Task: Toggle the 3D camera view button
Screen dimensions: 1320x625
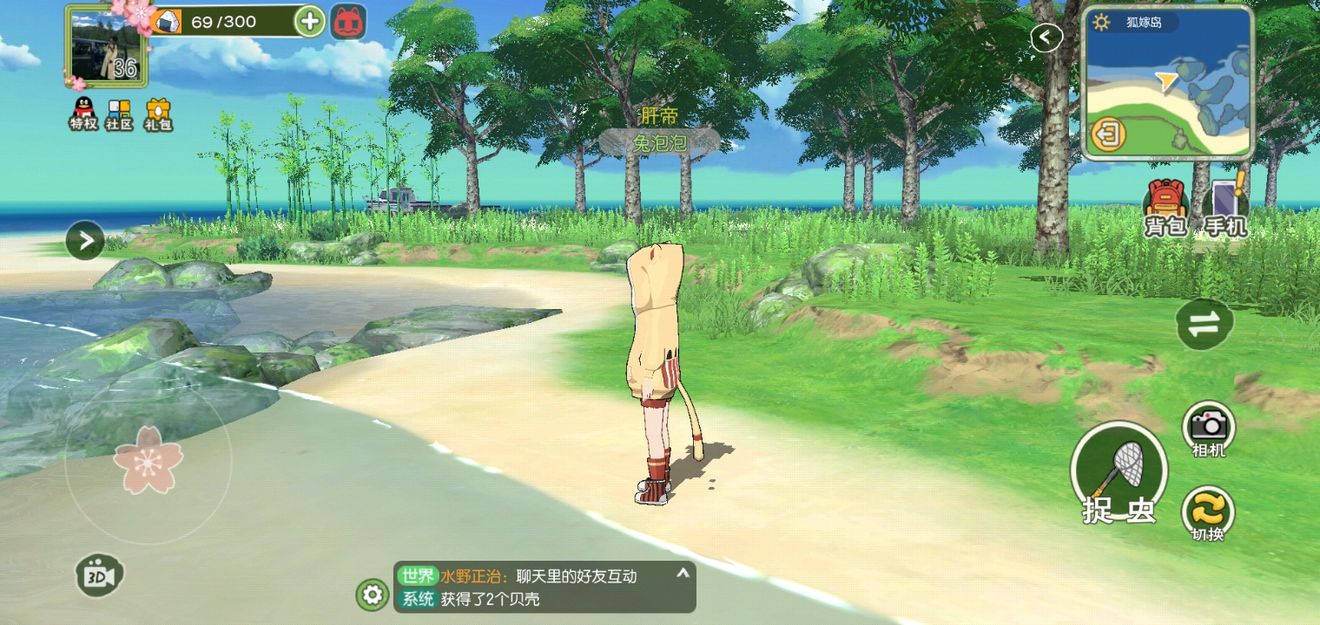Action: point(100,576)
